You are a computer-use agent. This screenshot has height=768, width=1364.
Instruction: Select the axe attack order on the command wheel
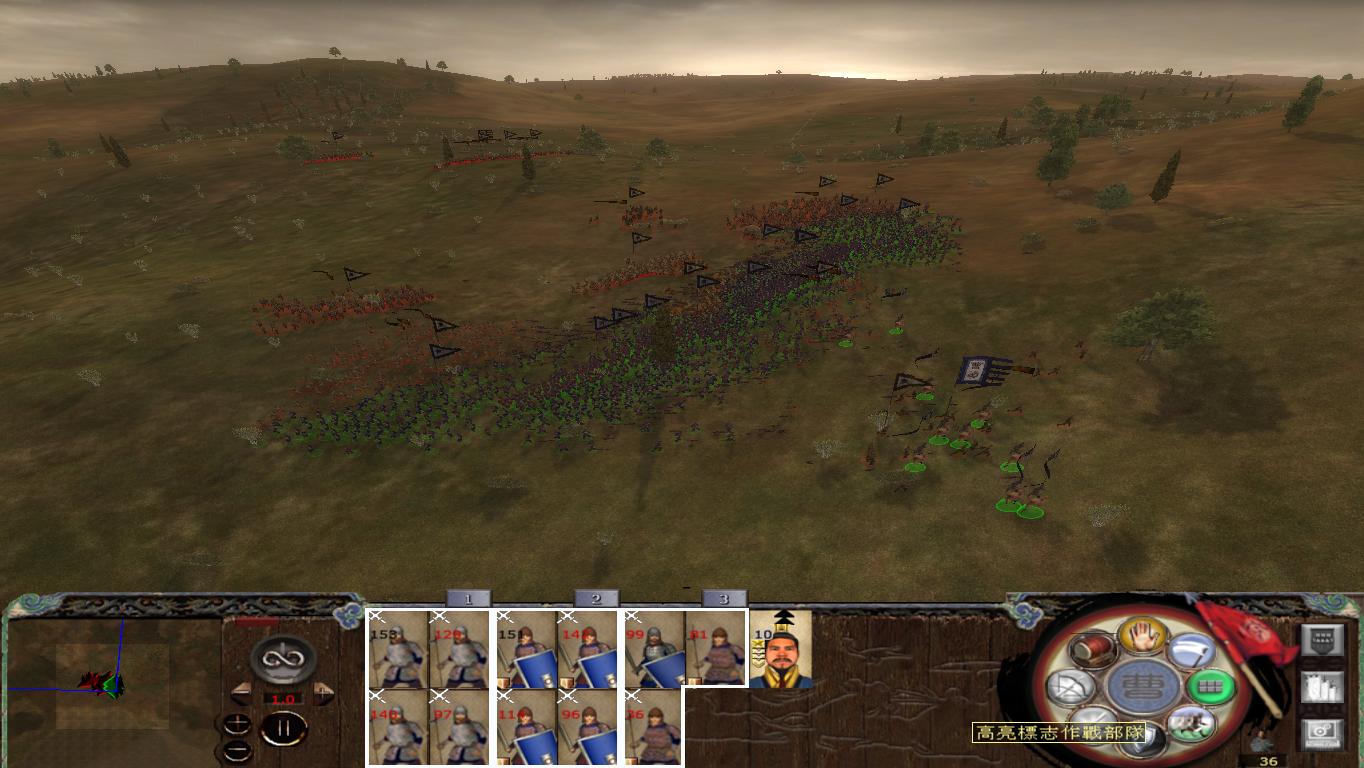(1192, 652)
